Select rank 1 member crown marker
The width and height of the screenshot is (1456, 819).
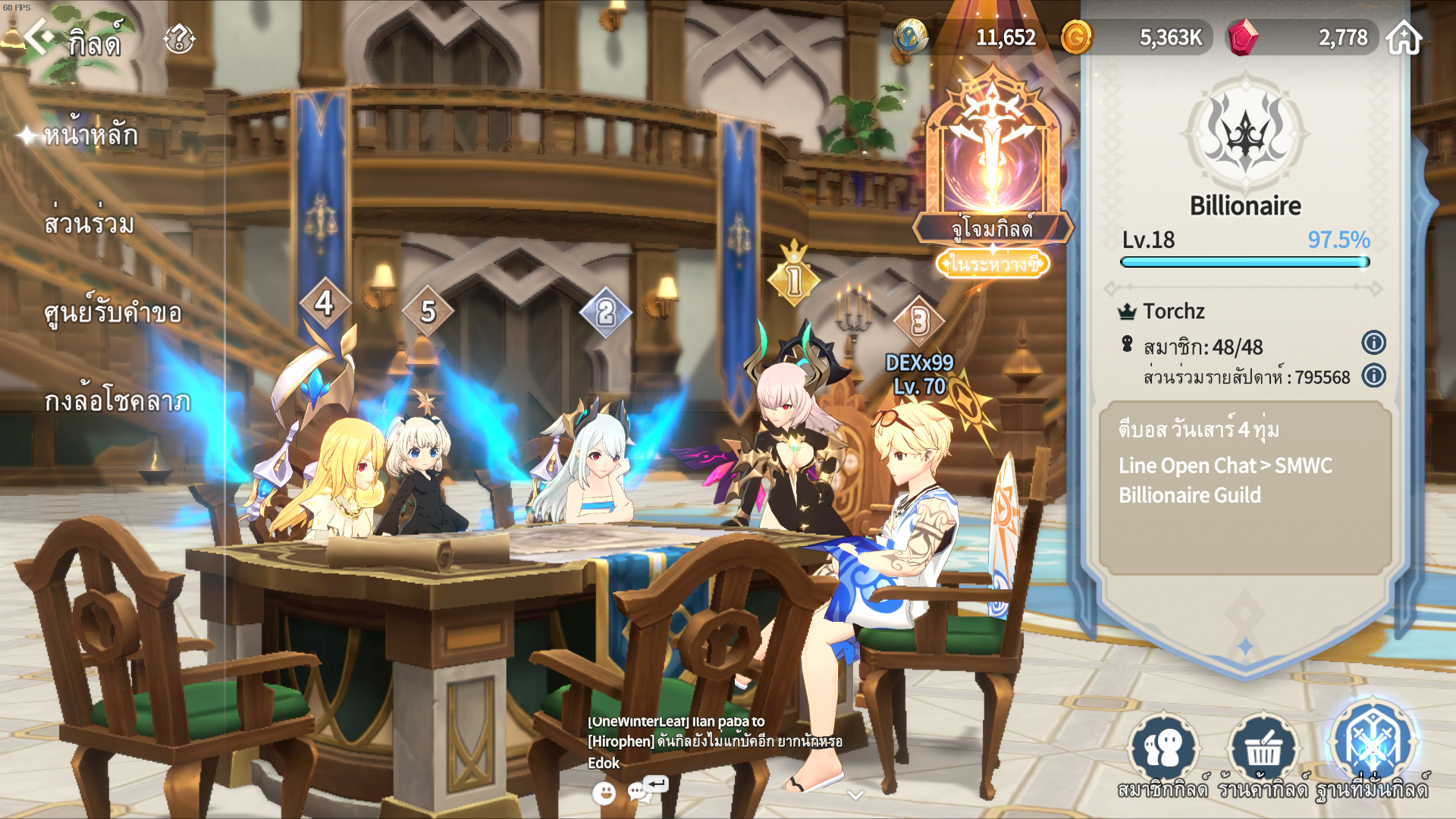[x=794, y=278]
